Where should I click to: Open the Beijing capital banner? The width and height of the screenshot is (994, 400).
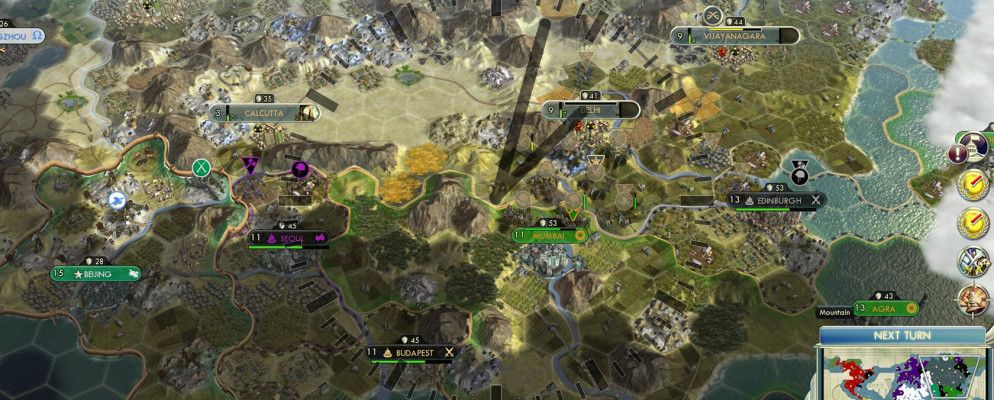pyautogui.click(x=97, y=273)
